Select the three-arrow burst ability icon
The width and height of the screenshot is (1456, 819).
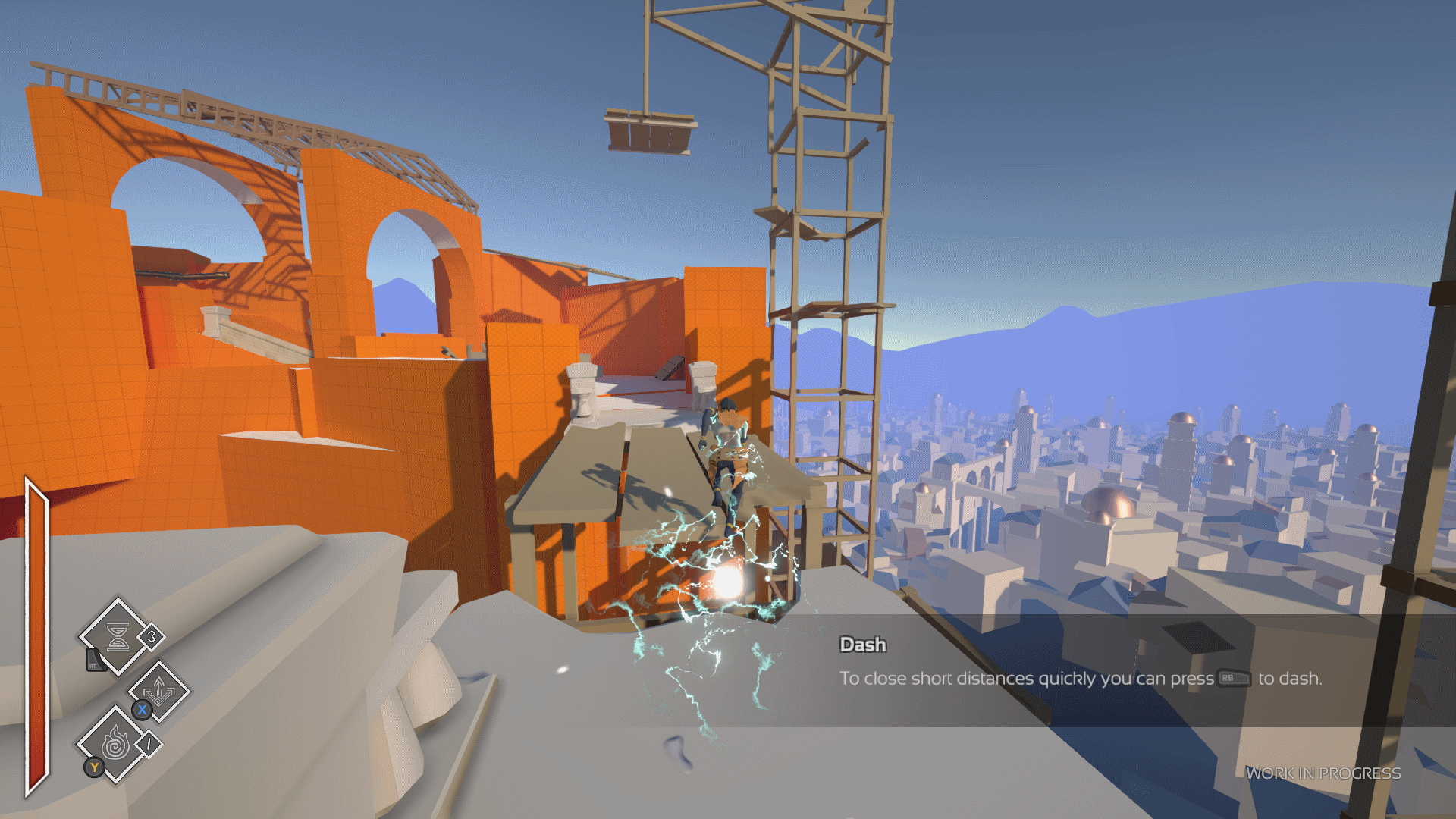tap(159, 691)
